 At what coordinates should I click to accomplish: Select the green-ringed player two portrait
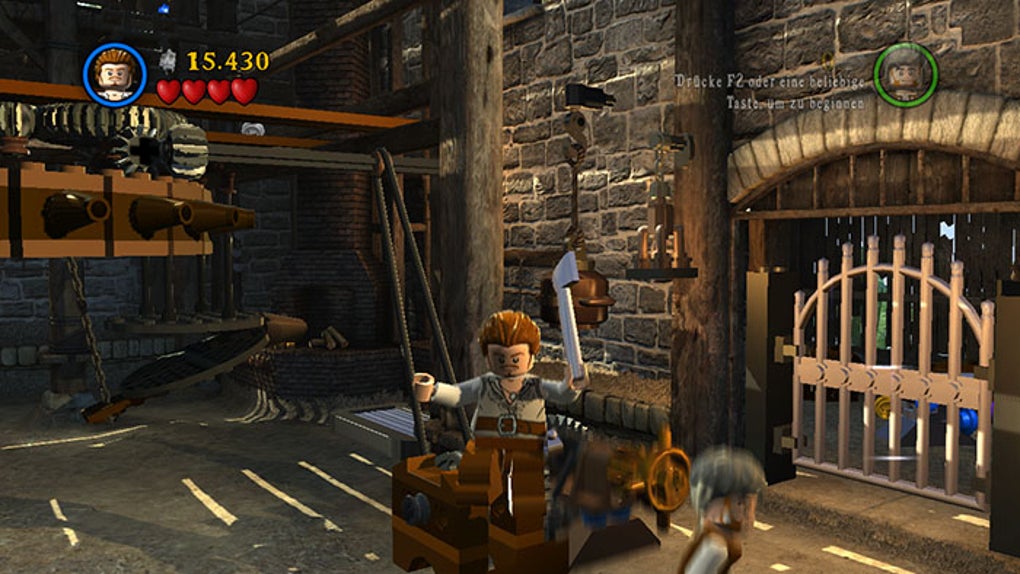click(905, 75)
